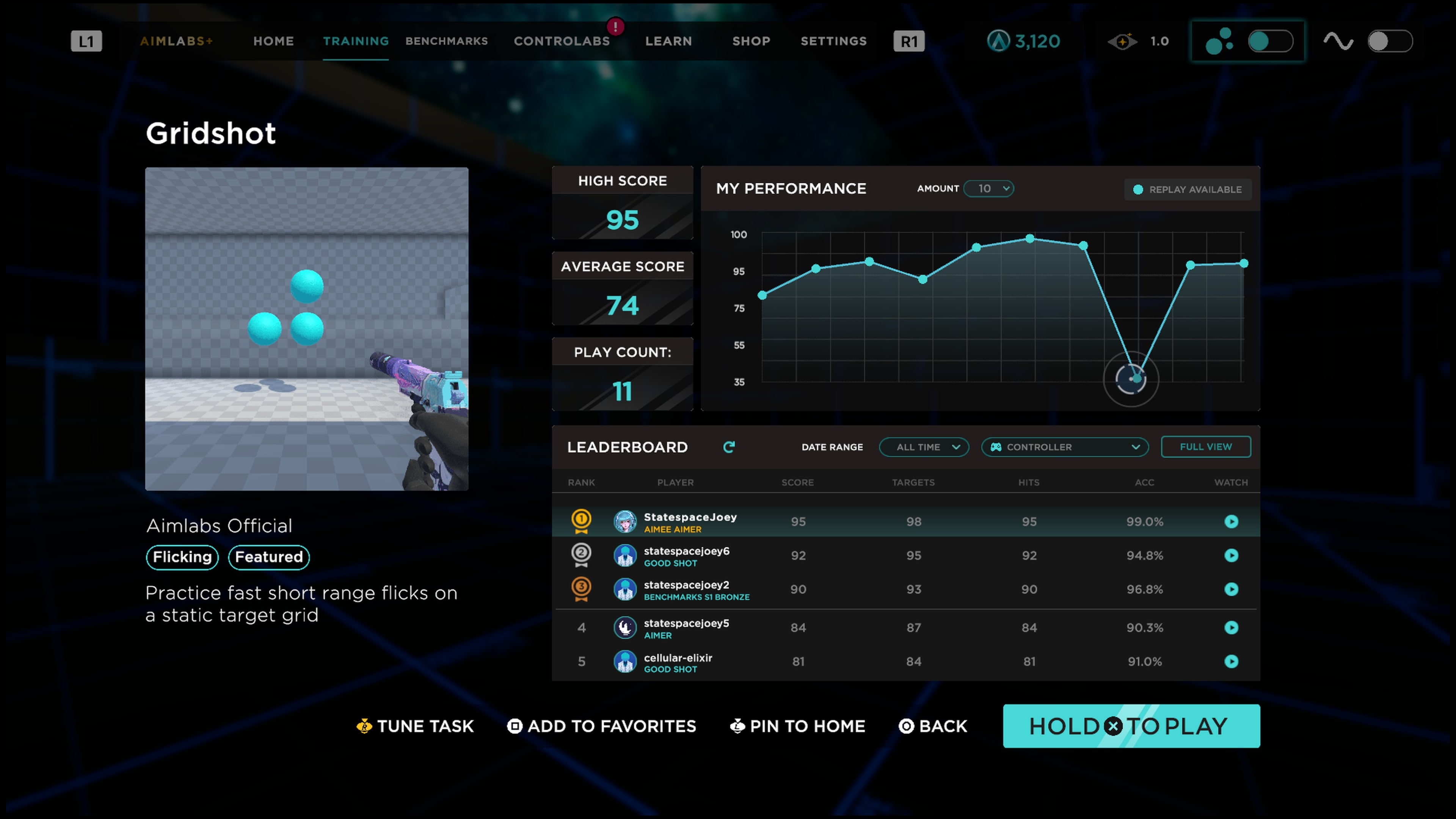The image size is (1456, 819).
Task: Switch to the Benchmarks tab
Action: point(447,41)
